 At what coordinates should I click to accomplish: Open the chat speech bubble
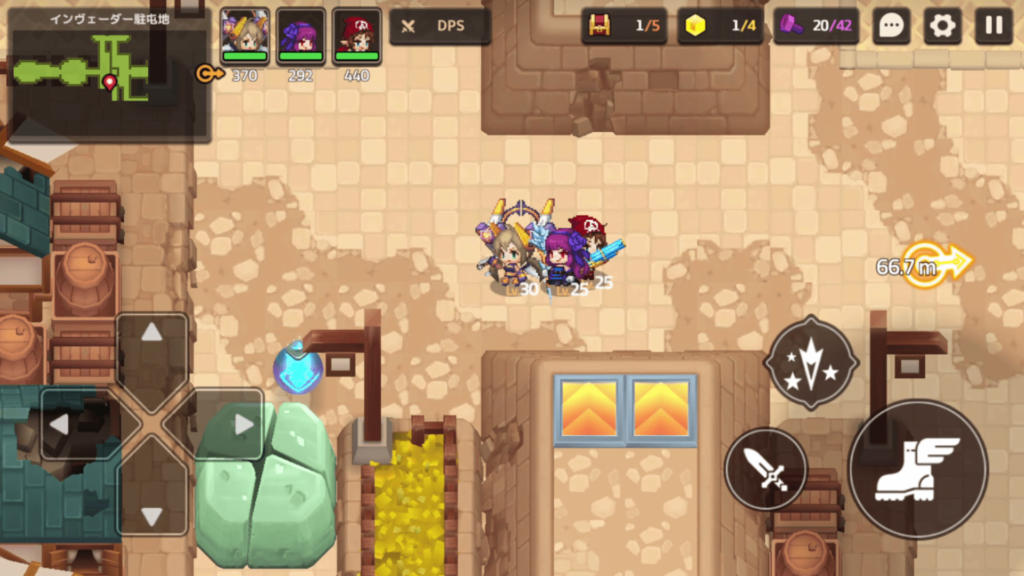pyautogui.click(x=891, y=26)
